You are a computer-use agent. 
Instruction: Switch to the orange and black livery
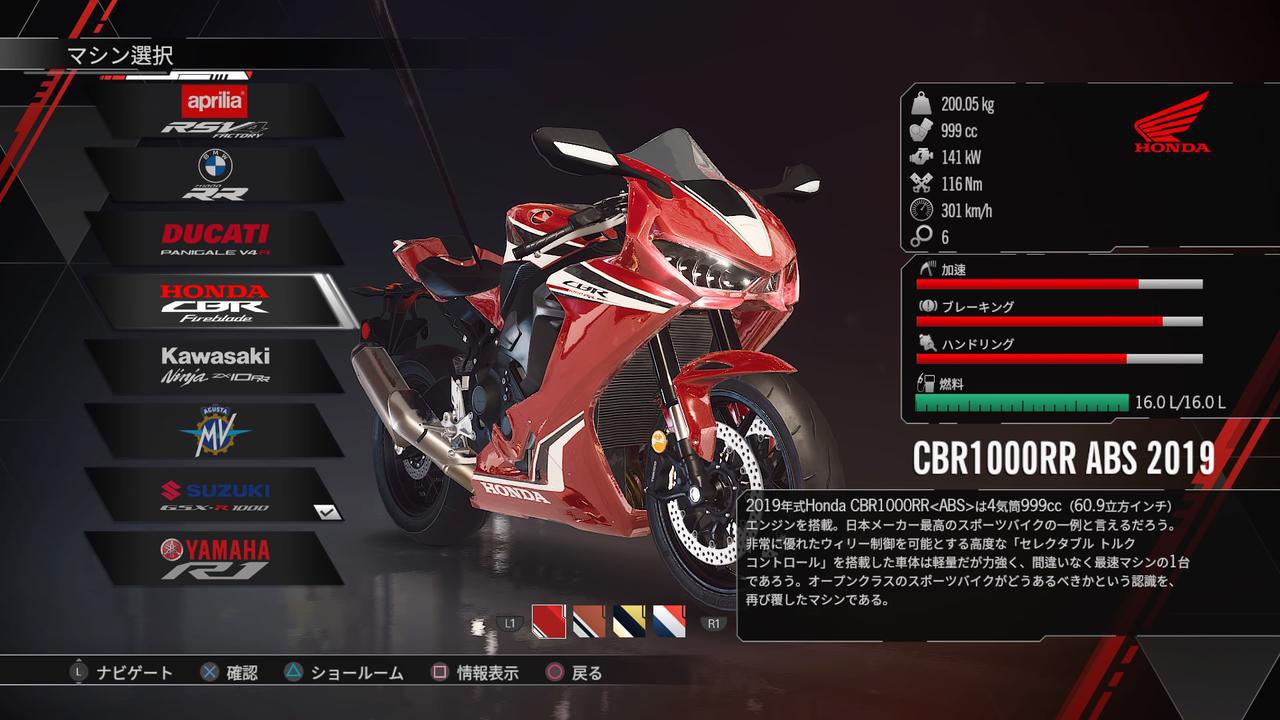pyautogui.click(x=589, y=622)
